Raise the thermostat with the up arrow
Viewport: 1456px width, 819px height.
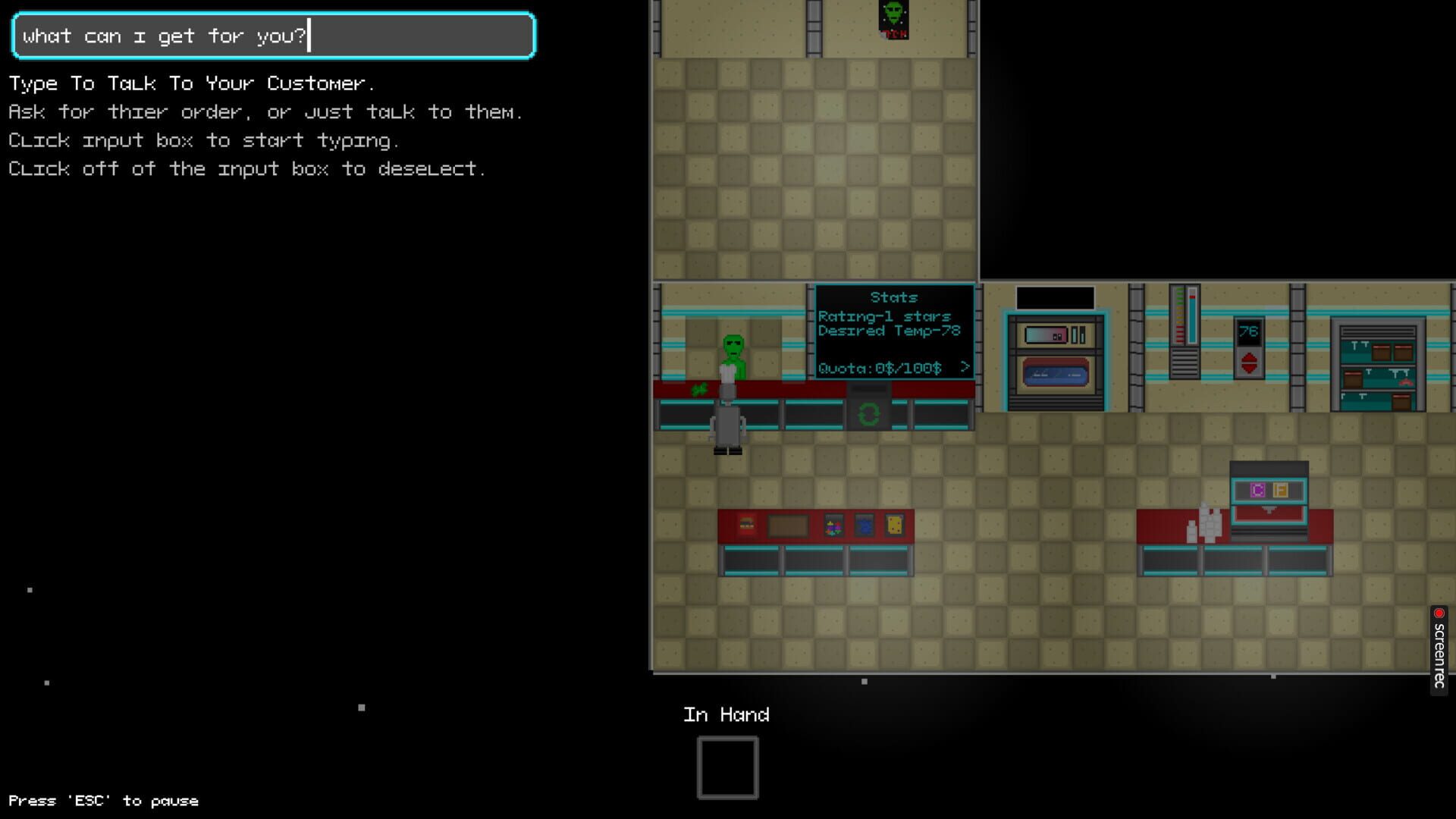tap(1249, 356)
